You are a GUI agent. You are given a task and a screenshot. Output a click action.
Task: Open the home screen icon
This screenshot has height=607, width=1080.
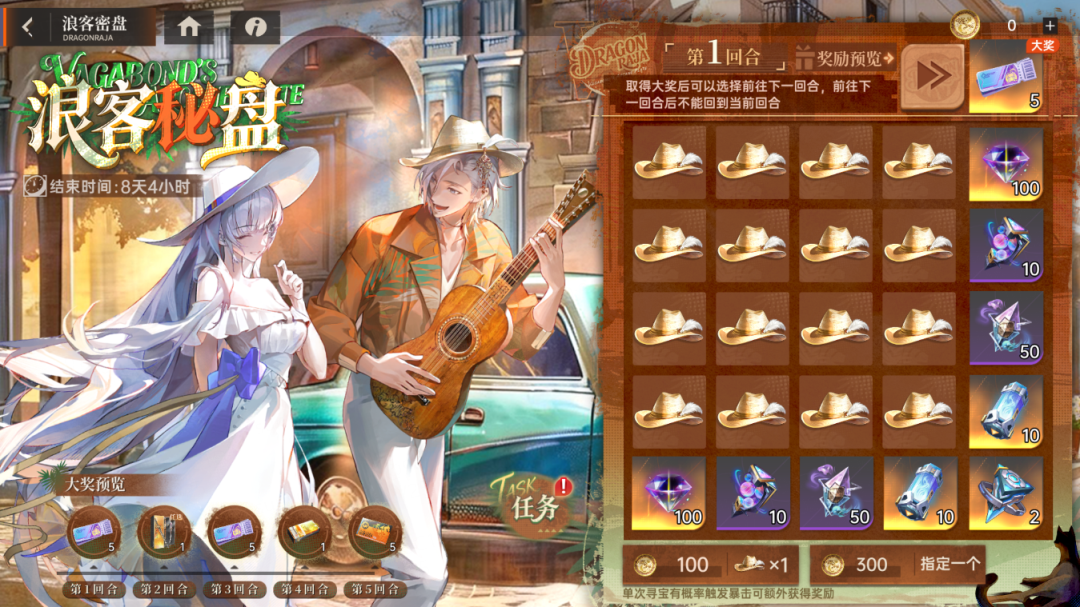click(x=188, y=27)
